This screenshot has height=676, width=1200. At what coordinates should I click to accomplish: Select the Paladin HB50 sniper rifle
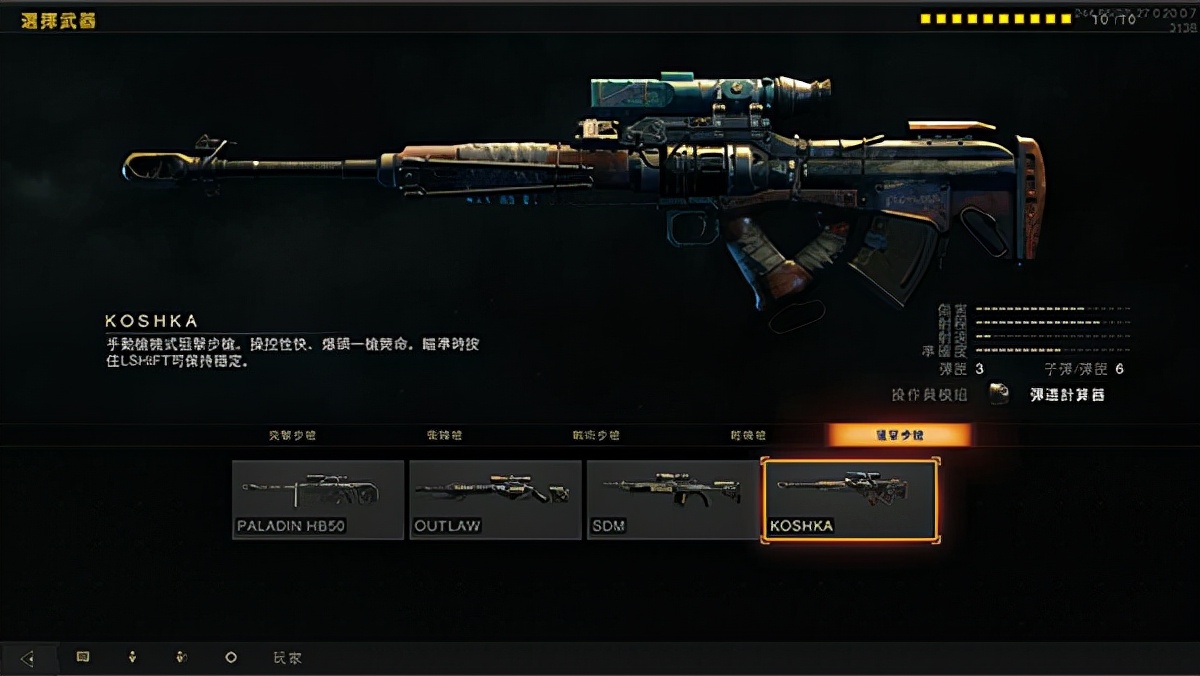click(318, 499)
